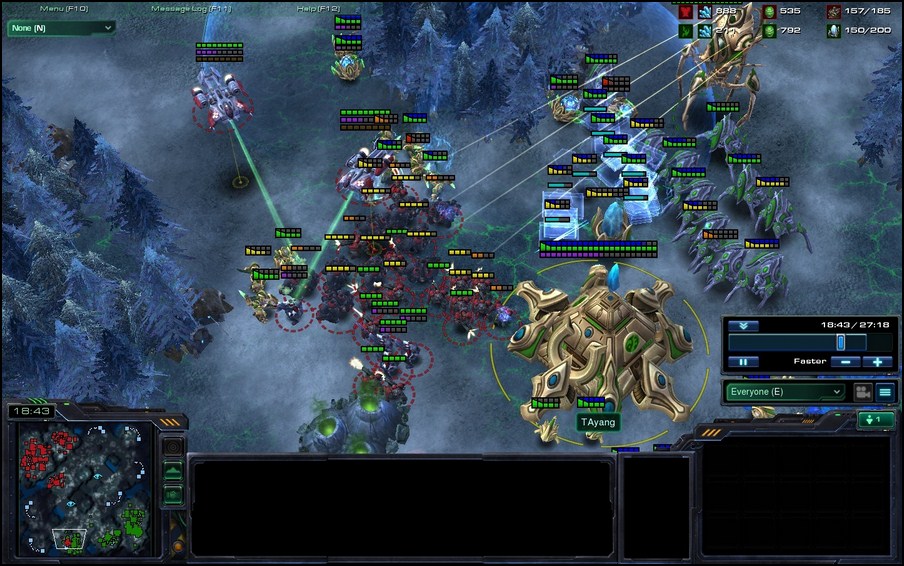904x566 pixels.
Task: Increase replay speed with plus button
Action: (877, 361)
